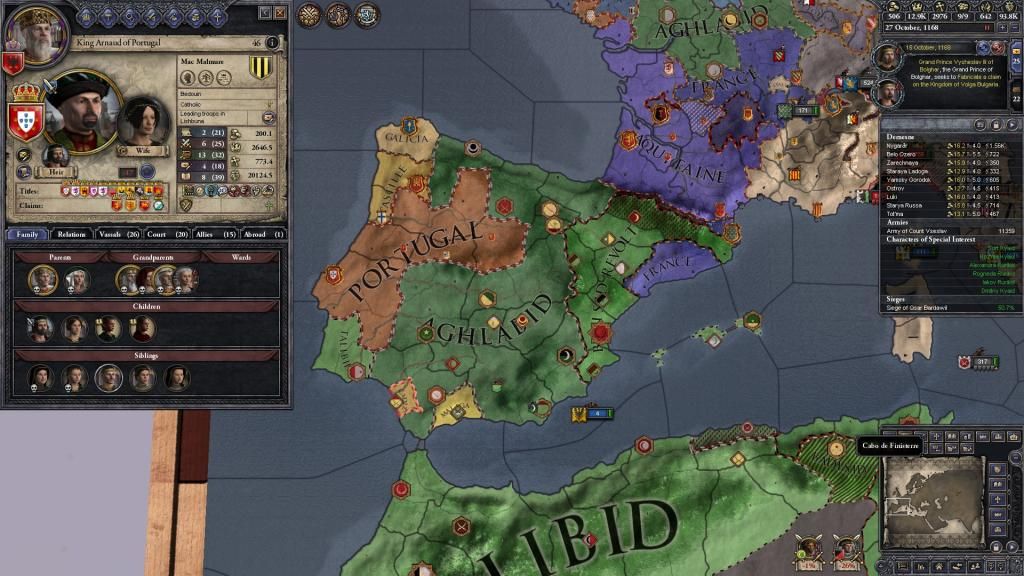Image resolution: width=1024 pixels, height=576 pixels.
Task: Click the world minimap
Action: point(932,496)
